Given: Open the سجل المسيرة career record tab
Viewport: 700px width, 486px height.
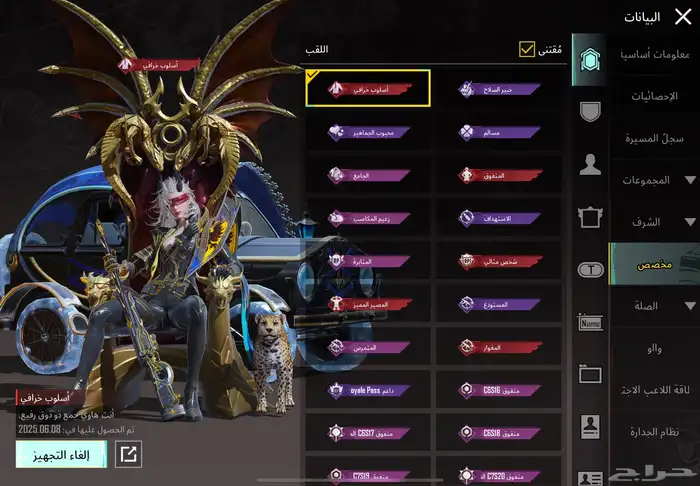Looking at the screenshot, I should tap(654, 139).
